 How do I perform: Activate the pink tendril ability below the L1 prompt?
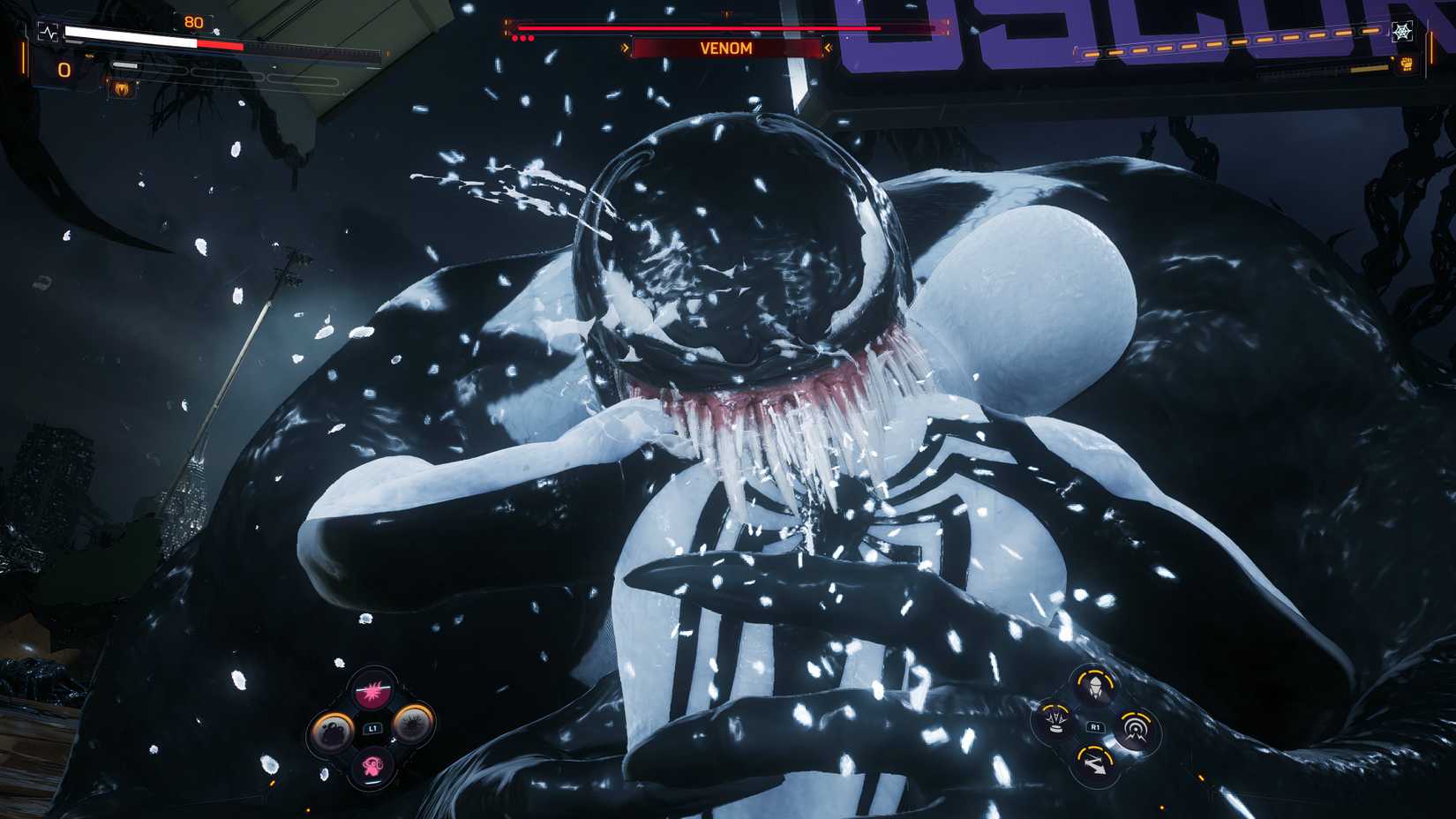(373, 765)
